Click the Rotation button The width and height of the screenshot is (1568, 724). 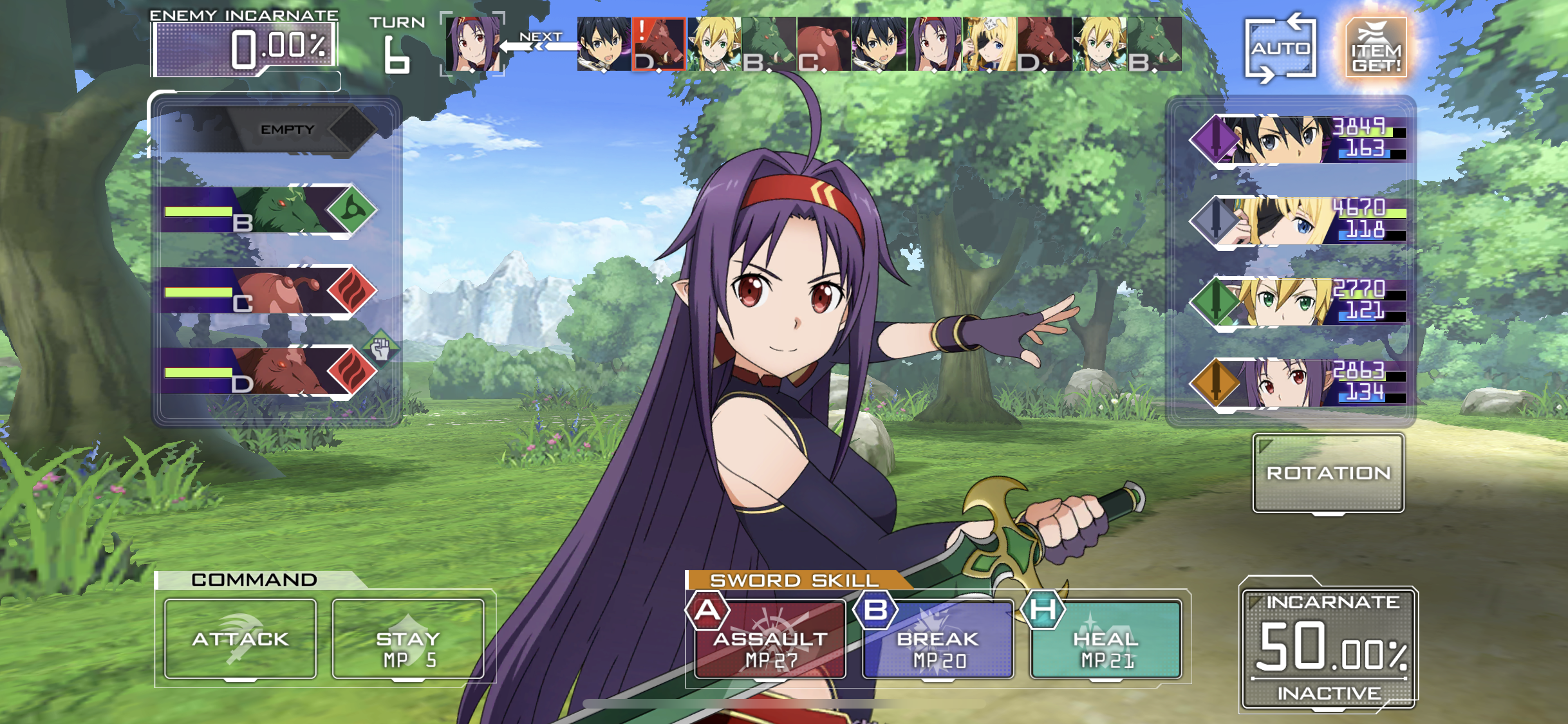pyautogui.click(x=1328, y=473)
